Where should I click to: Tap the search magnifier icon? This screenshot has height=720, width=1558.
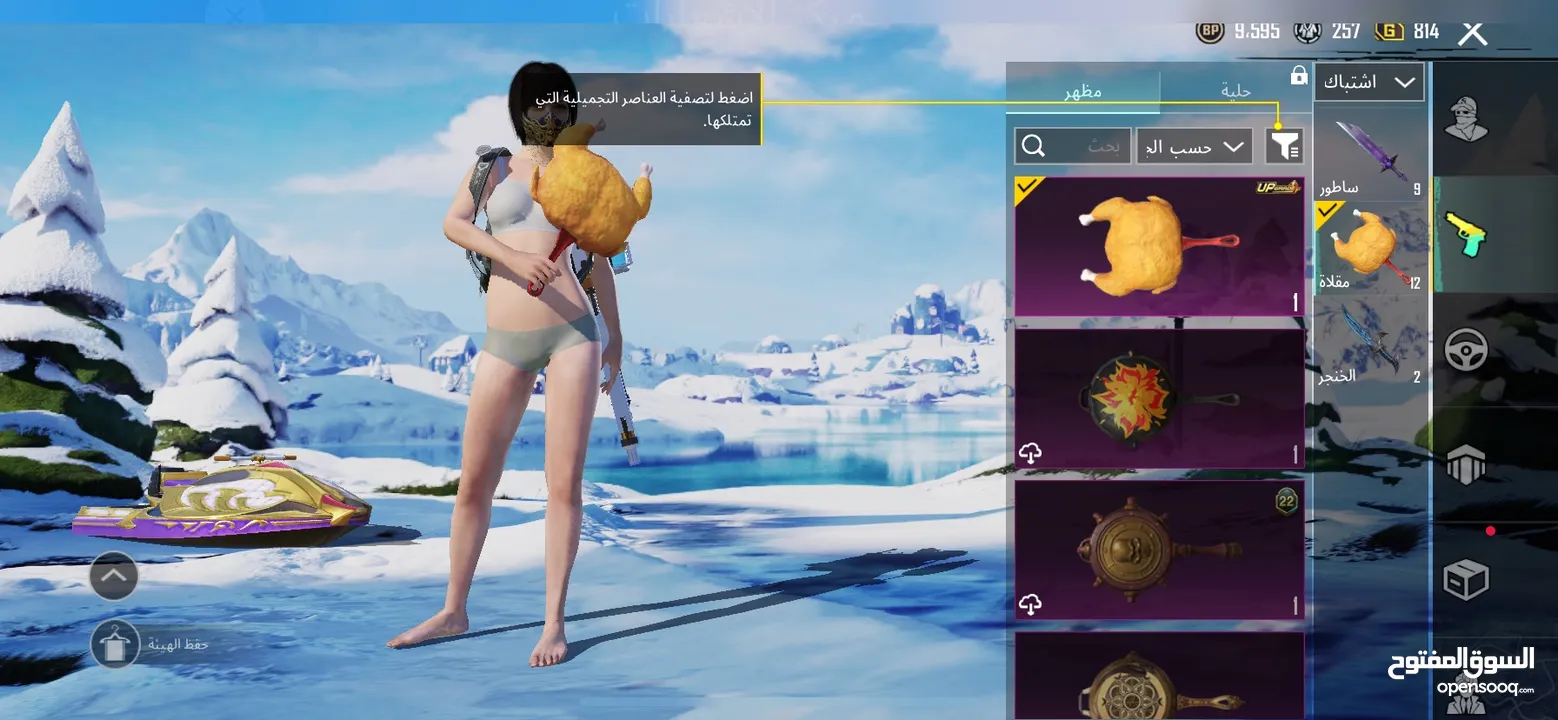(1034, 146)
